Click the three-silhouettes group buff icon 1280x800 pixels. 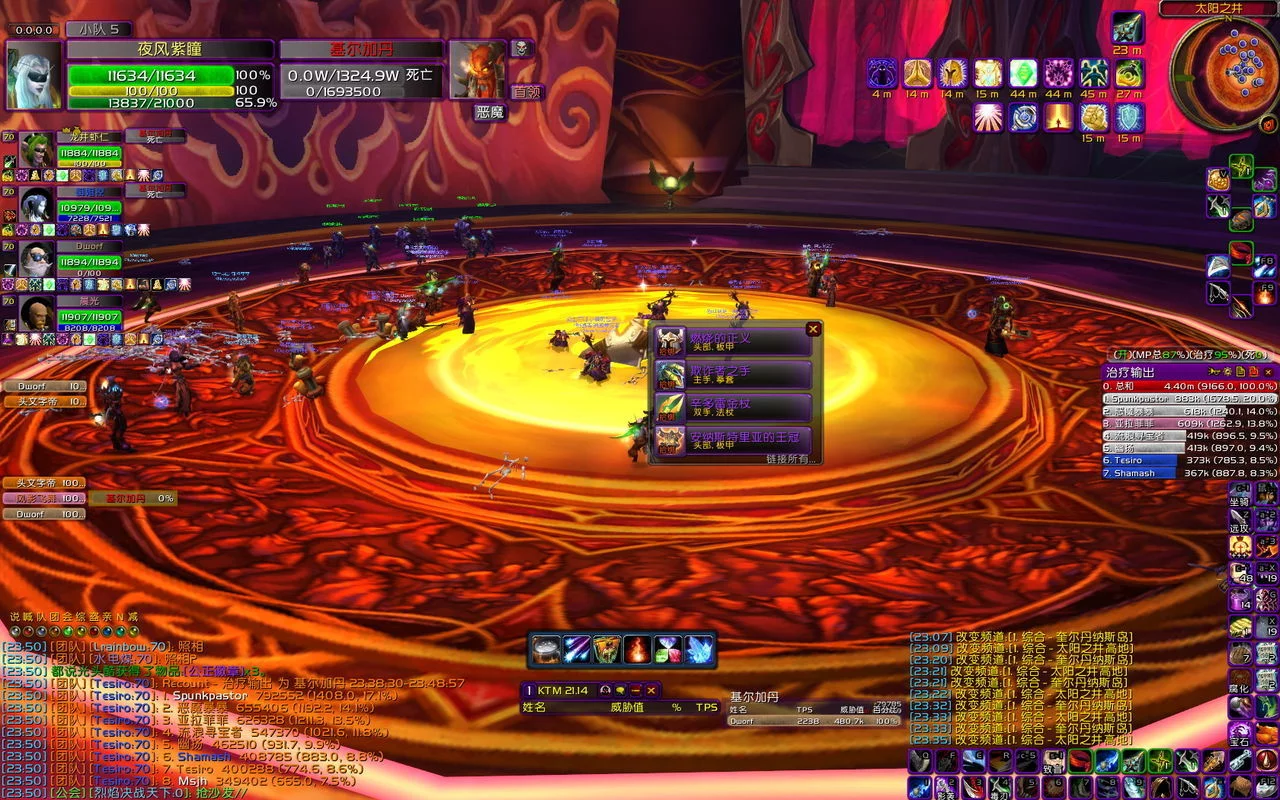(x=1093, y=73)
